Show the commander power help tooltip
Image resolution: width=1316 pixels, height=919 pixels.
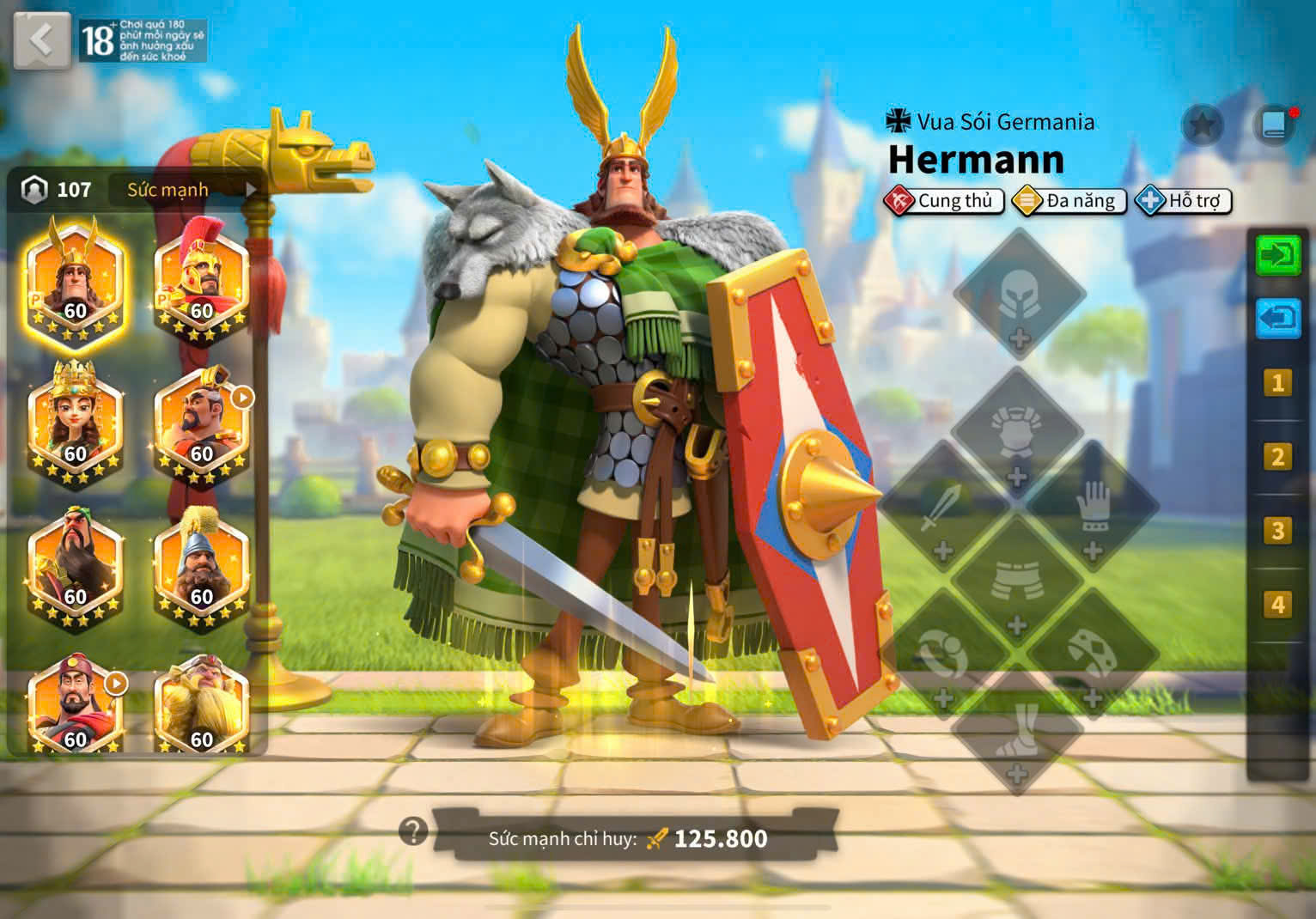coord(413,831)
